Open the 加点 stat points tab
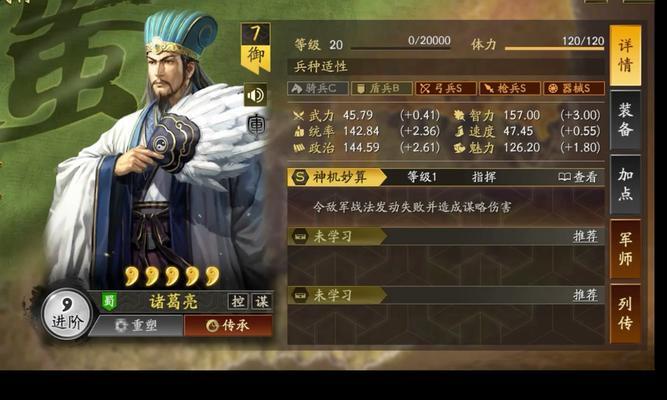667x400 pixels. pos(625,183)
